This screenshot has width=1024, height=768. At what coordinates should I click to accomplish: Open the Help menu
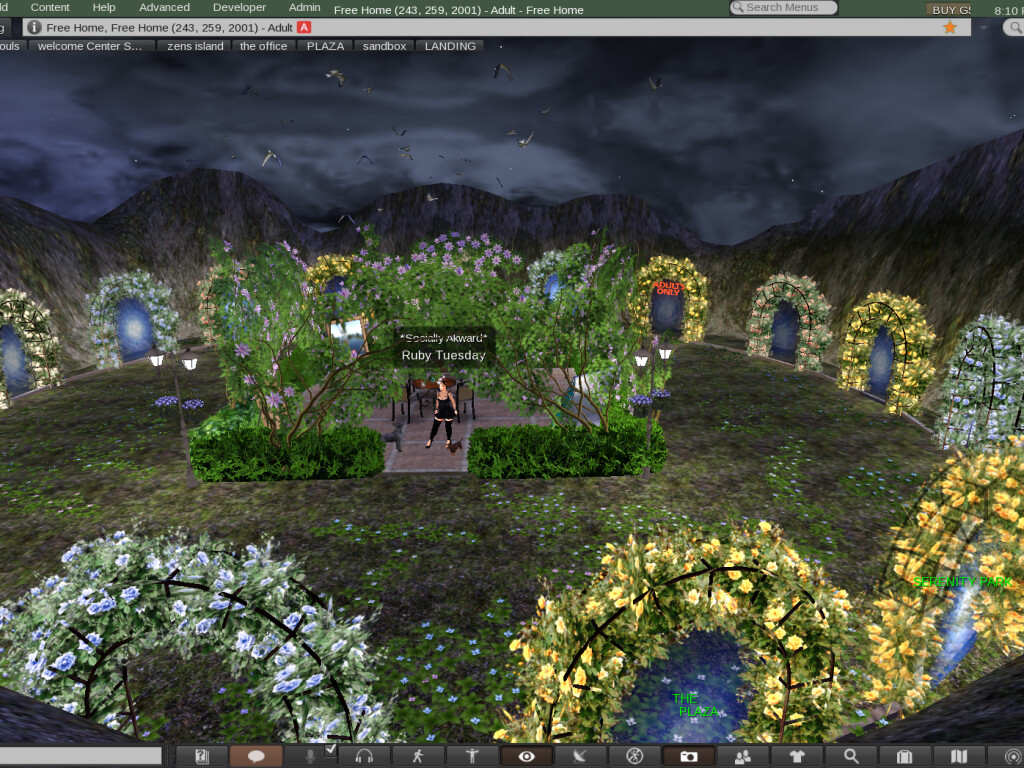coord(104,7)
